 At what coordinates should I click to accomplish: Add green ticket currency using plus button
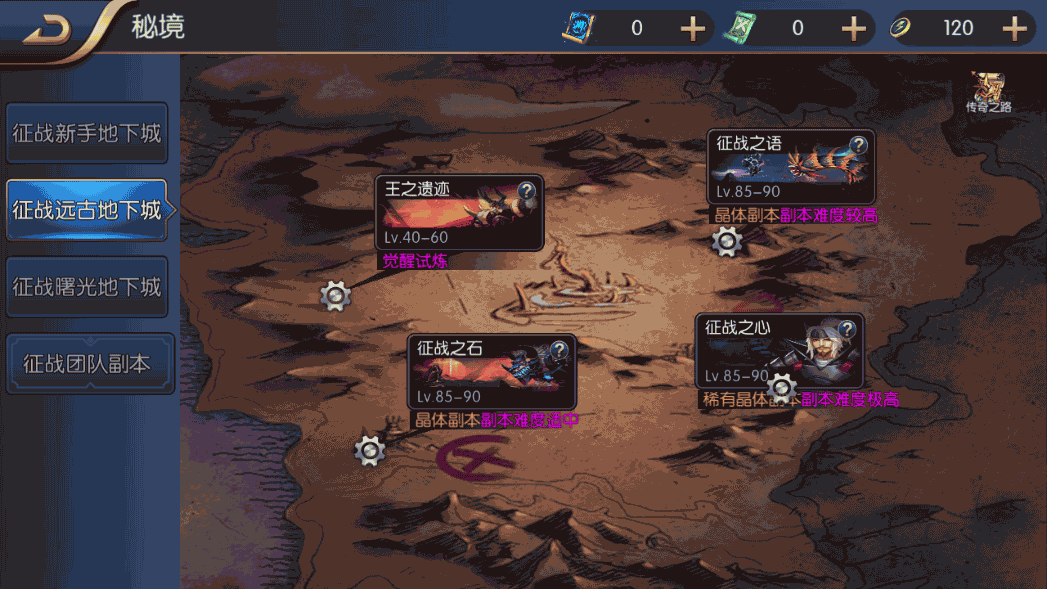pos(853,28)
